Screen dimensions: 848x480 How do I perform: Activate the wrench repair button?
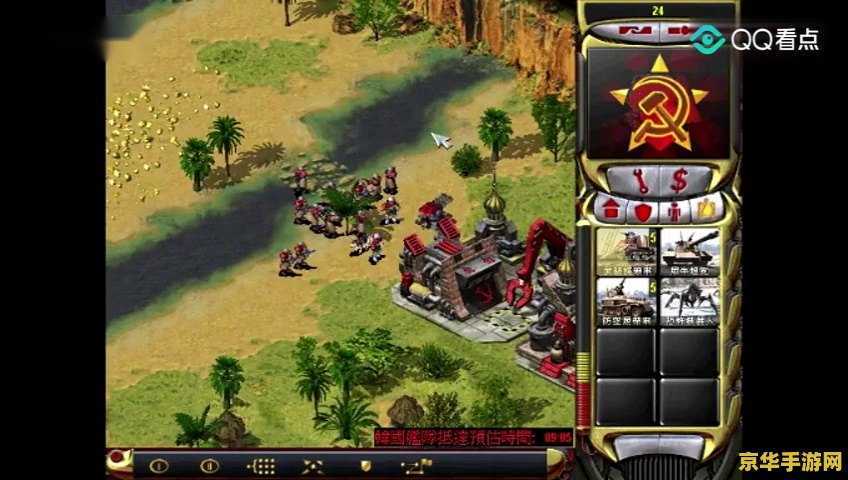(641, 181)
